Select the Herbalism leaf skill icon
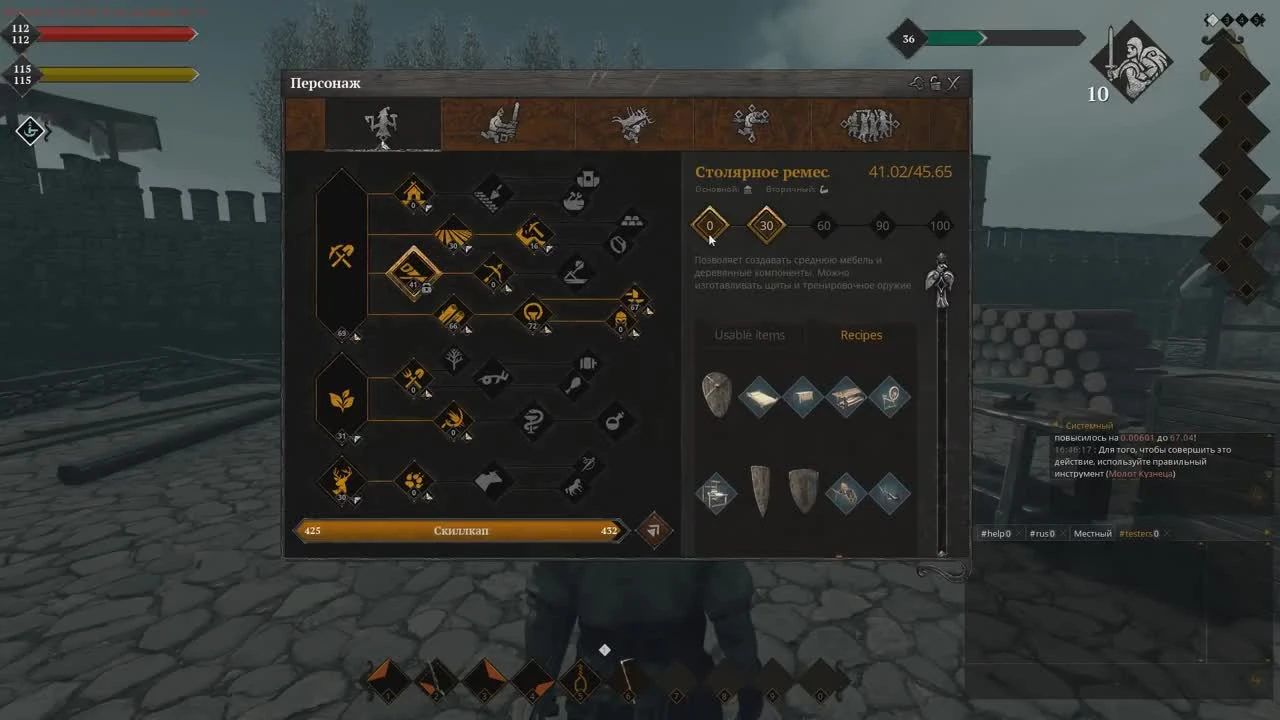The height and width of the screenshot is (720, 1280). [341, 398]
